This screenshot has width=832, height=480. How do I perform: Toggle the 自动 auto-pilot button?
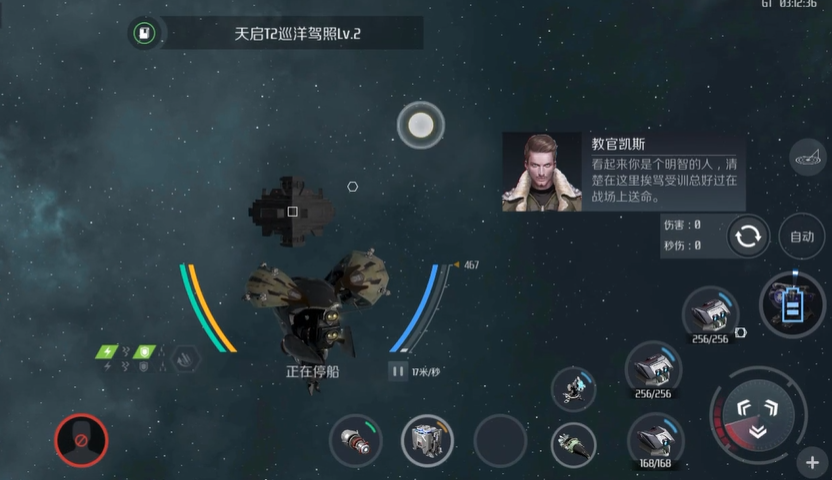coord(802,237)
